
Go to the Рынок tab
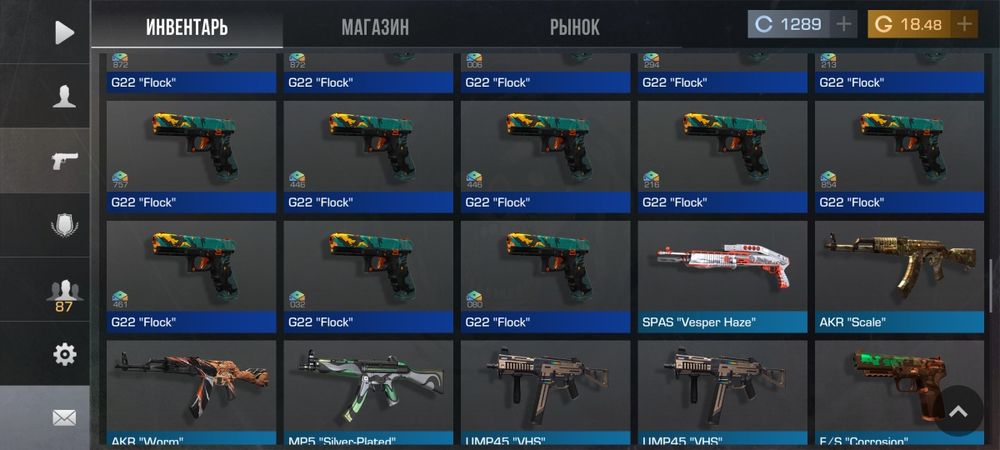[574, 27]
